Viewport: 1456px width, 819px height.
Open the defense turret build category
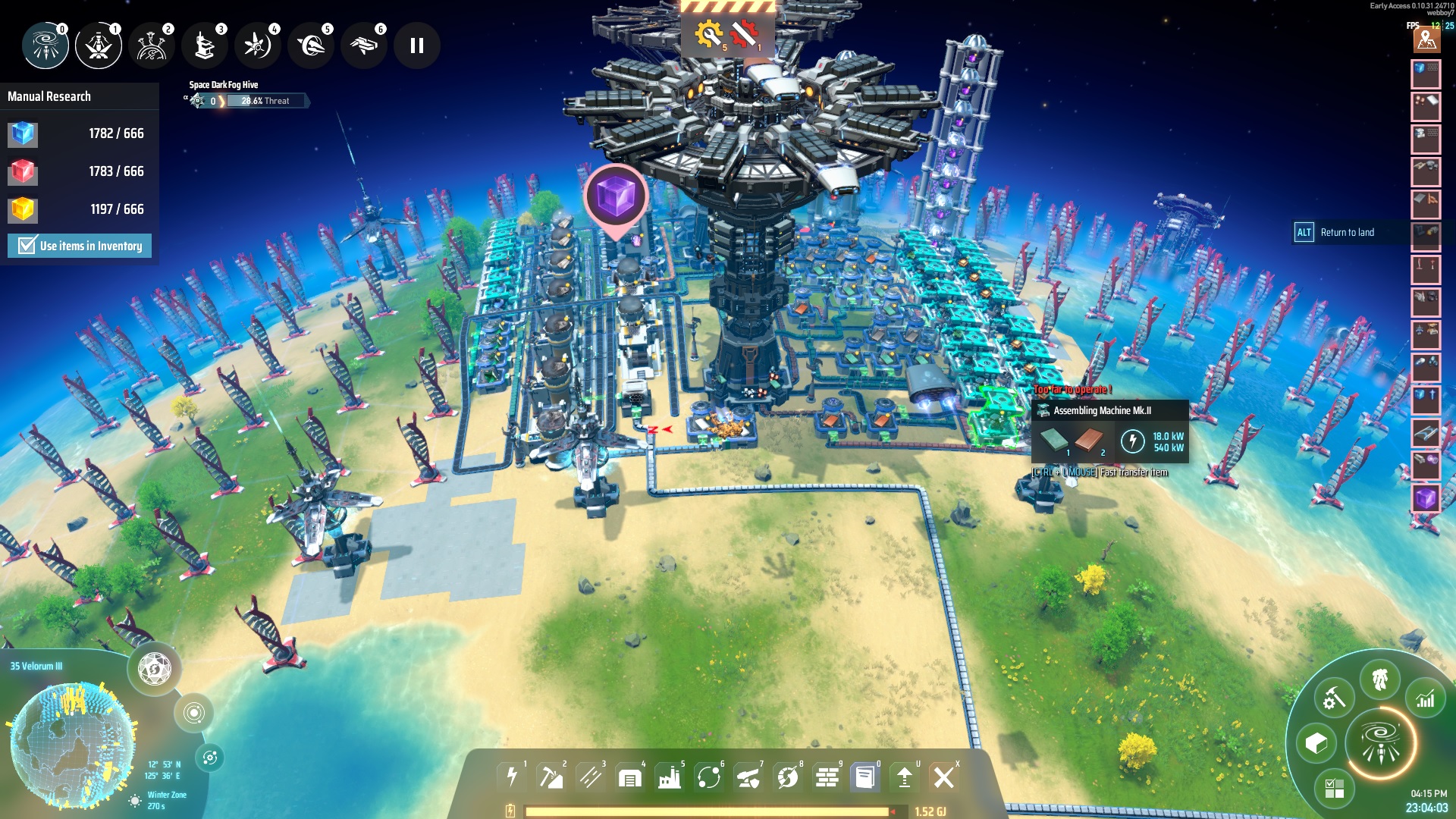pos(748,777)
